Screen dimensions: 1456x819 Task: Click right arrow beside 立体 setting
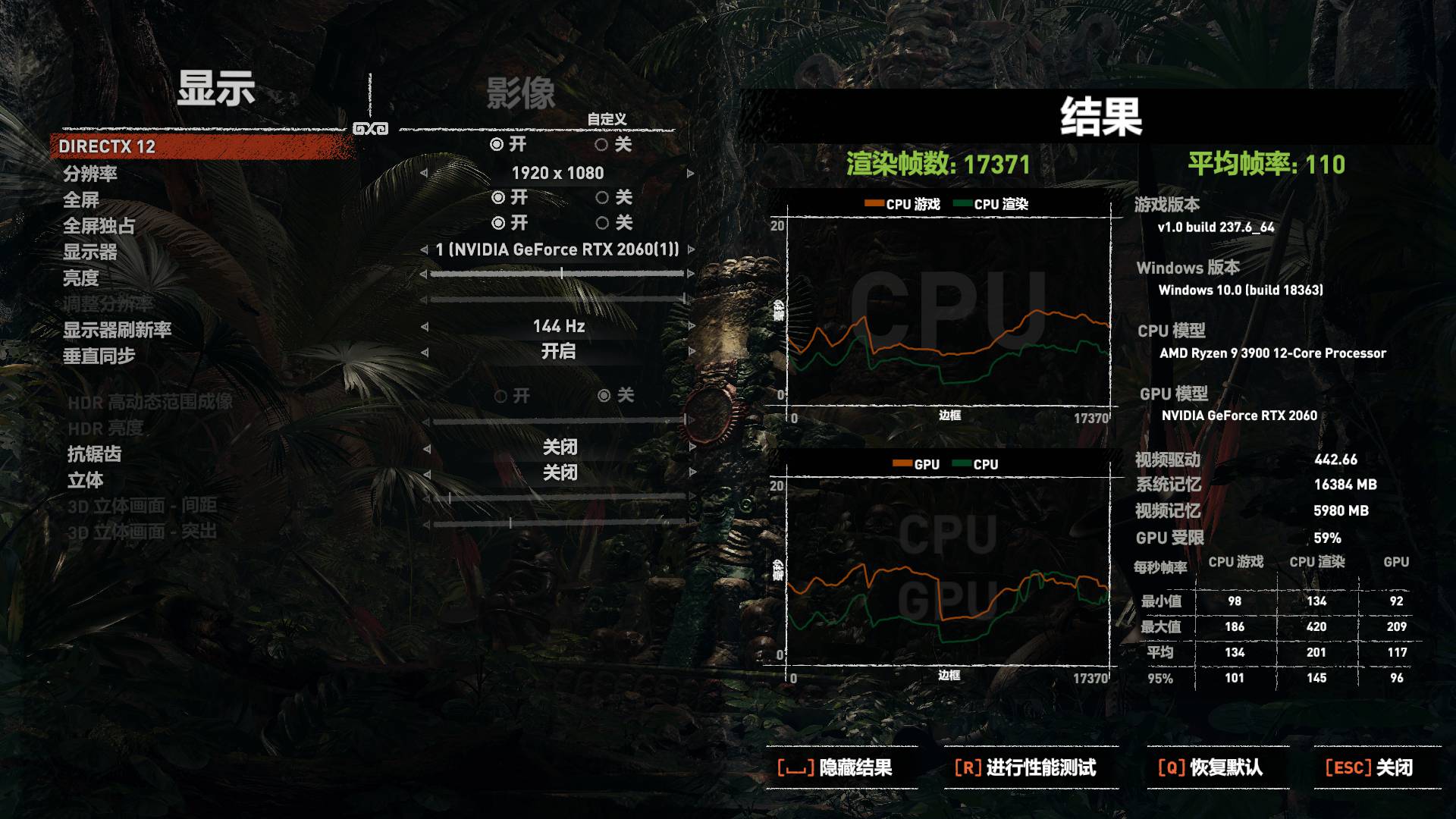click(692, 472)
